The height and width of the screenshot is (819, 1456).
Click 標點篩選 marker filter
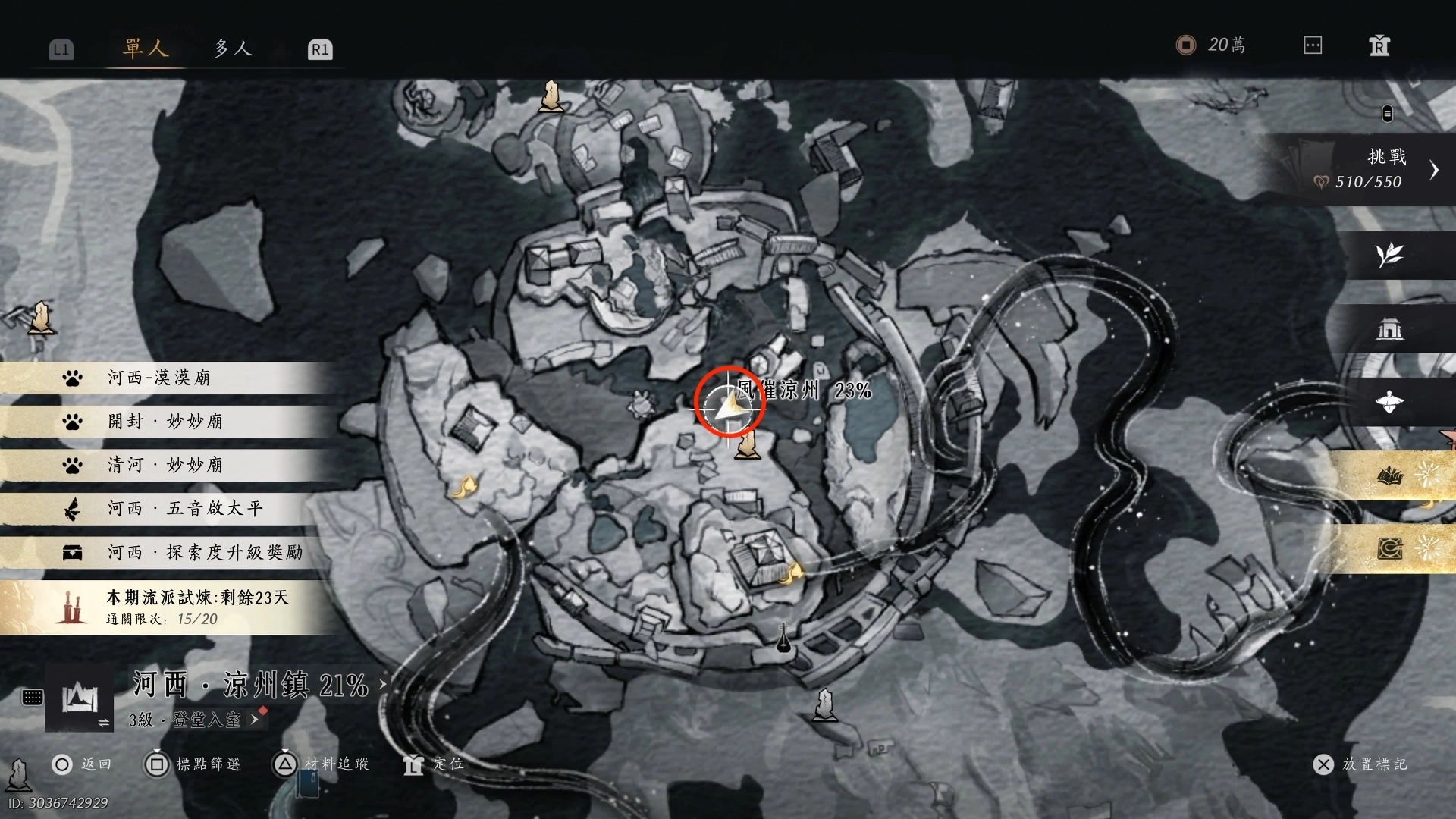(x=193, y=764)
